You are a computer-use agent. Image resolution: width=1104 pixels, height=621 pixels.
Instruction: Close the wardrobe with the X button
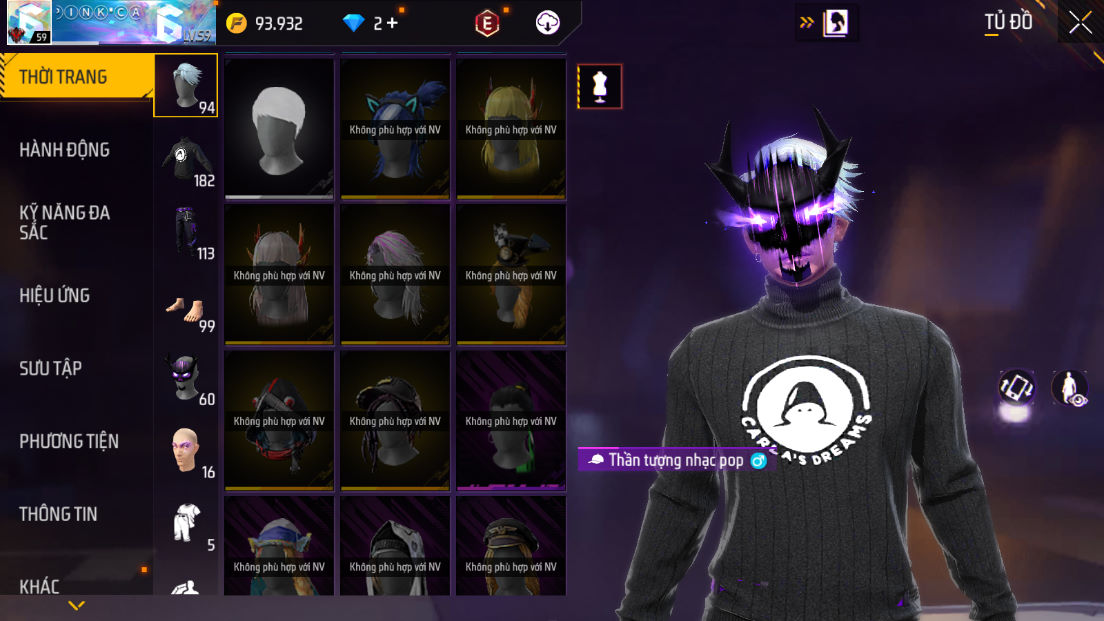coord(1080,23)
